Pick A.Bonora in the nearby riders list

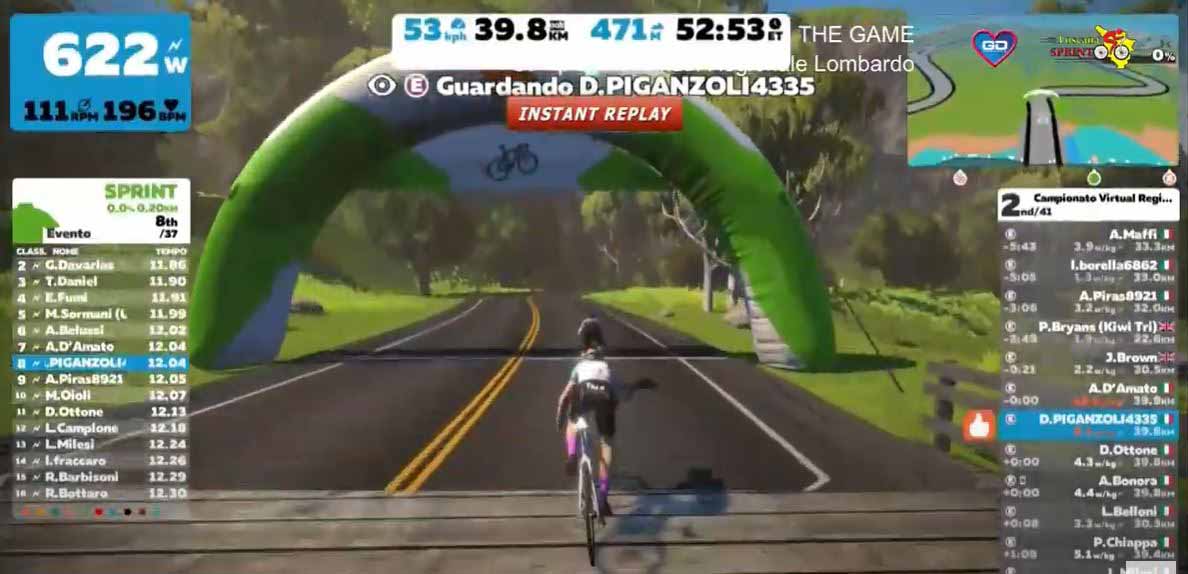1088,487
